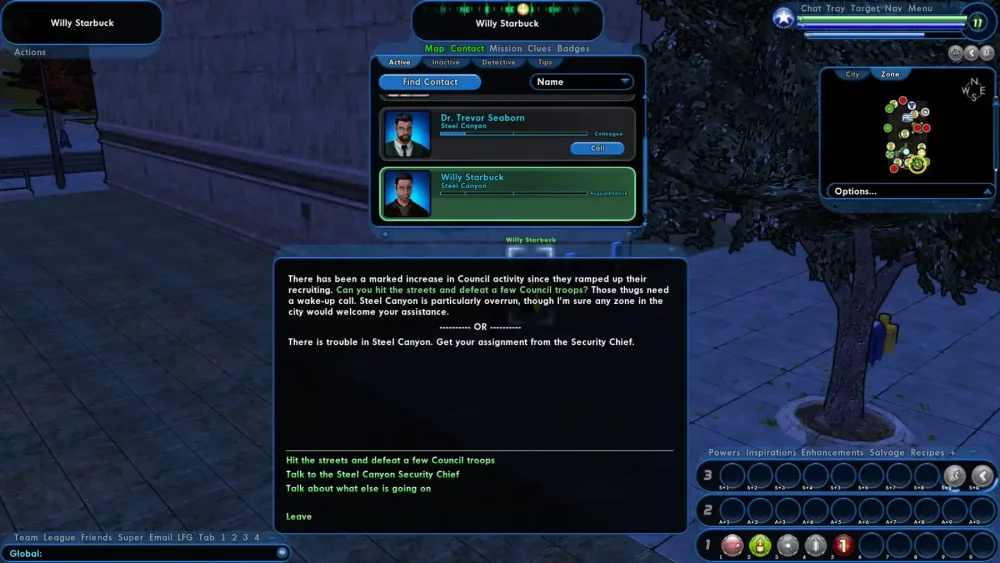Viewport: 1000px width, 563px height.
Task: Switch to the Inactive contacts tab
Action: [446, 62]
